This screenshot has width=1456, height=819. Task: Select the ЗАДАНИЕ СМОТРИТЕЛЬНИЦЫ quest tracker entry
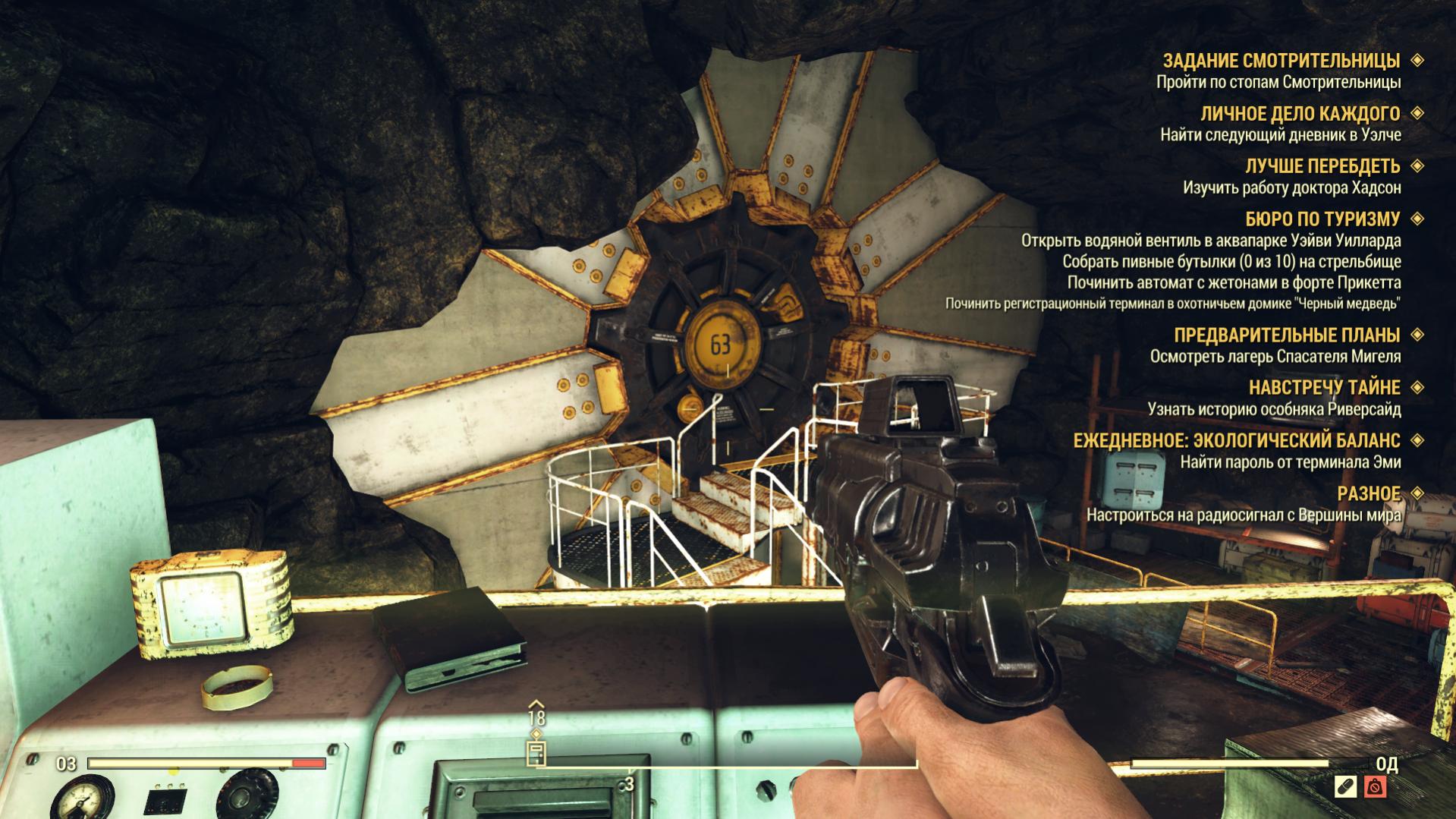[x=1281, y=61]
